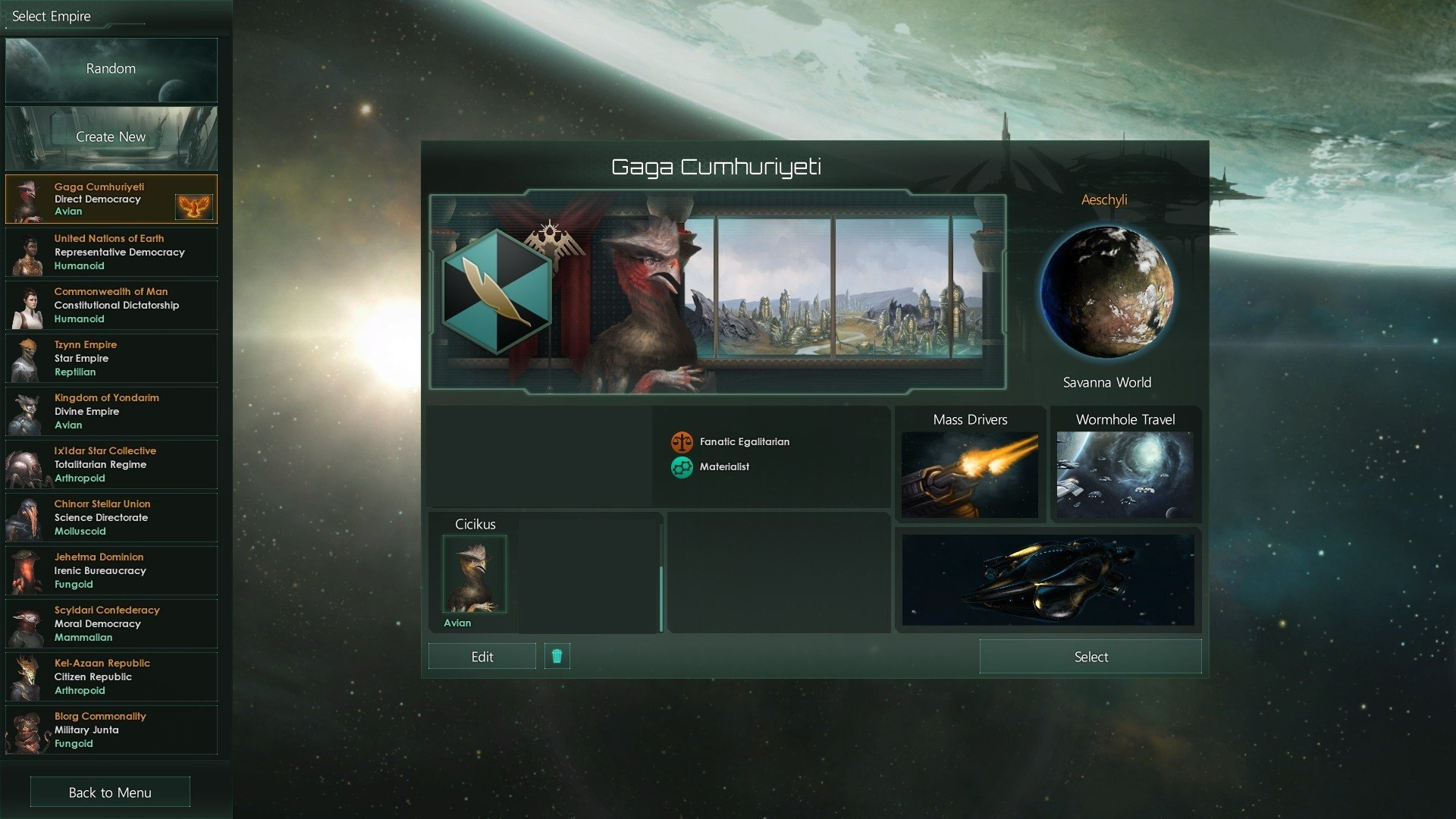Select Gaga Cumhuriyeti from the empire list
The image size is (1456, 819).
[x=111, y=199]
